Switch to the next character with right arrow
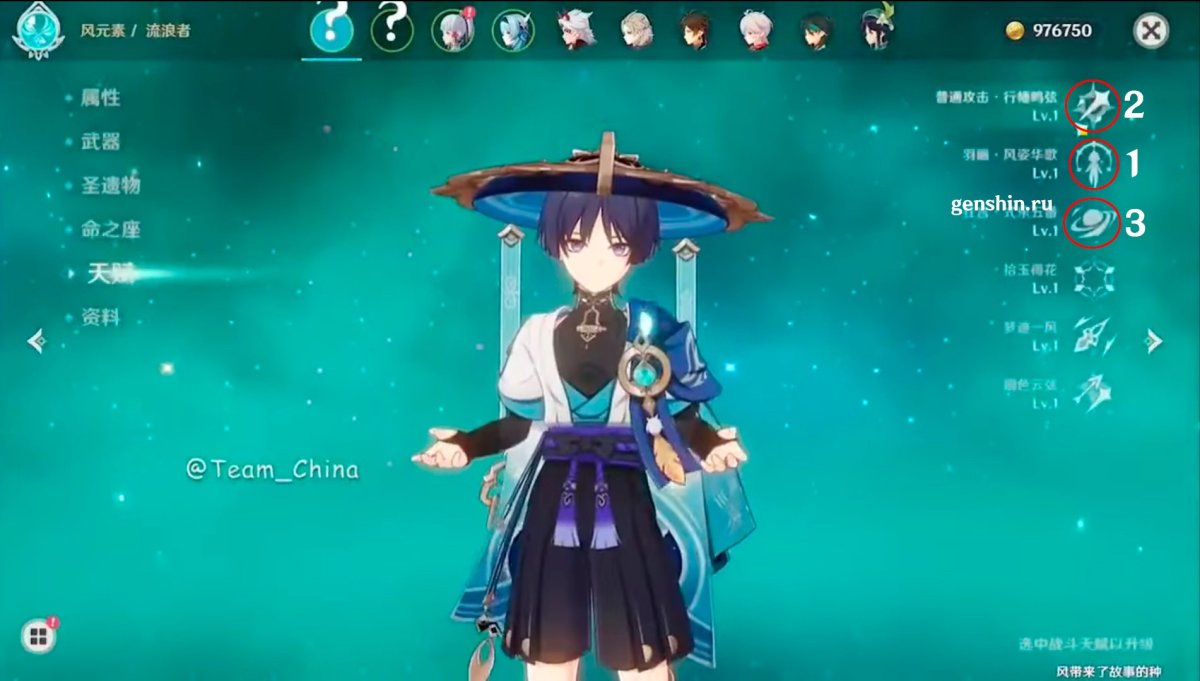Viewport: 1200px width, 681px height. [x=1154, y=342]
